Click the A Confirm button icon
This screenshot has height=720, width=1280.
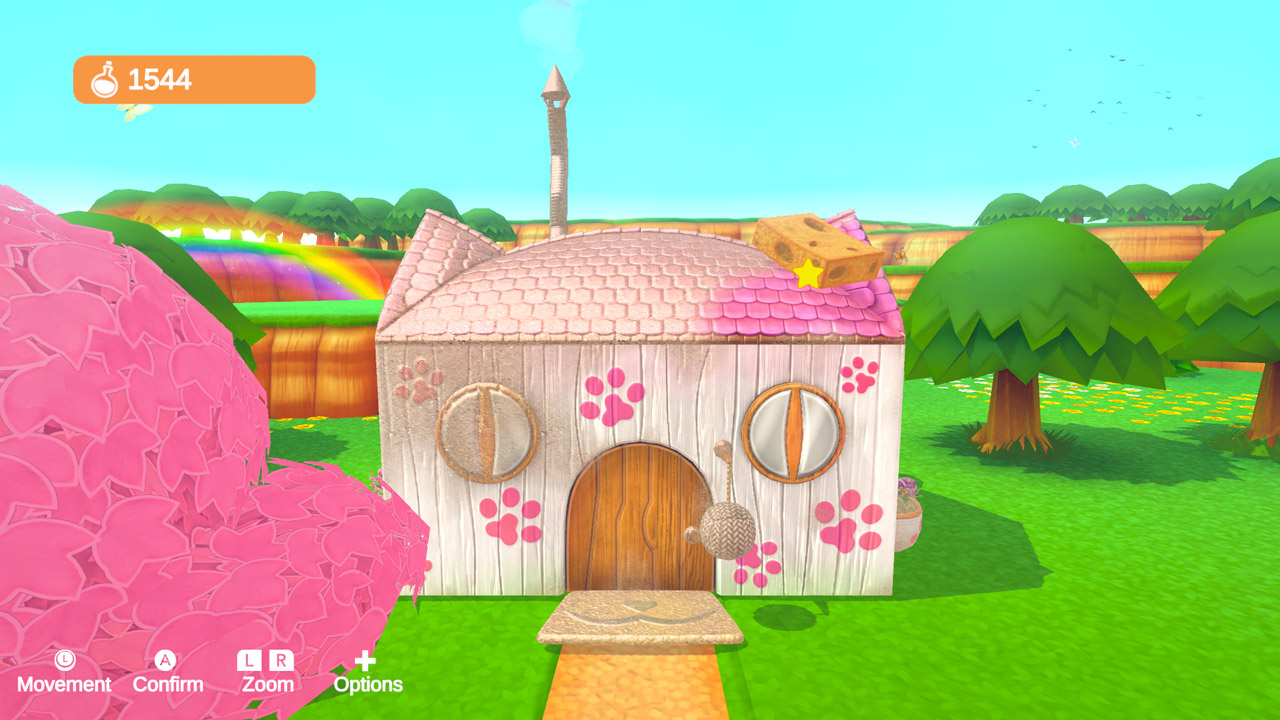[167, 658]
